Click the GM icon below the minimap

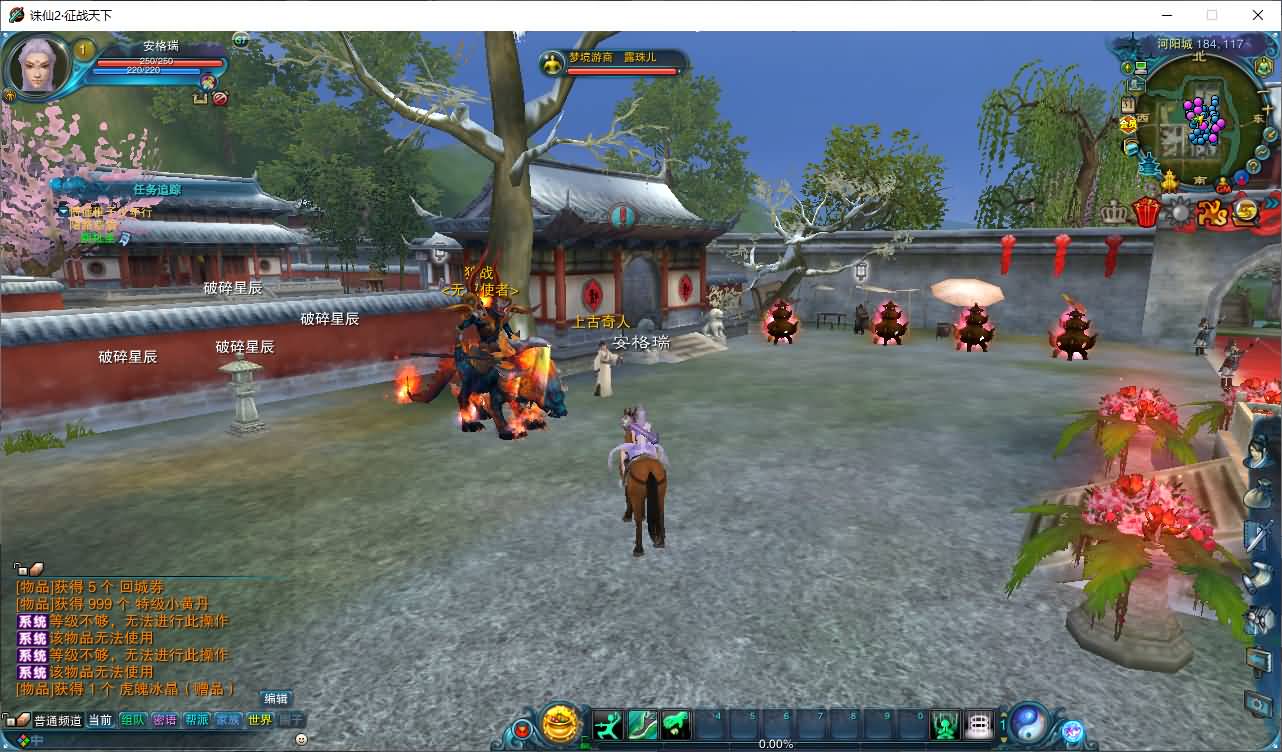coord(1223,186)
